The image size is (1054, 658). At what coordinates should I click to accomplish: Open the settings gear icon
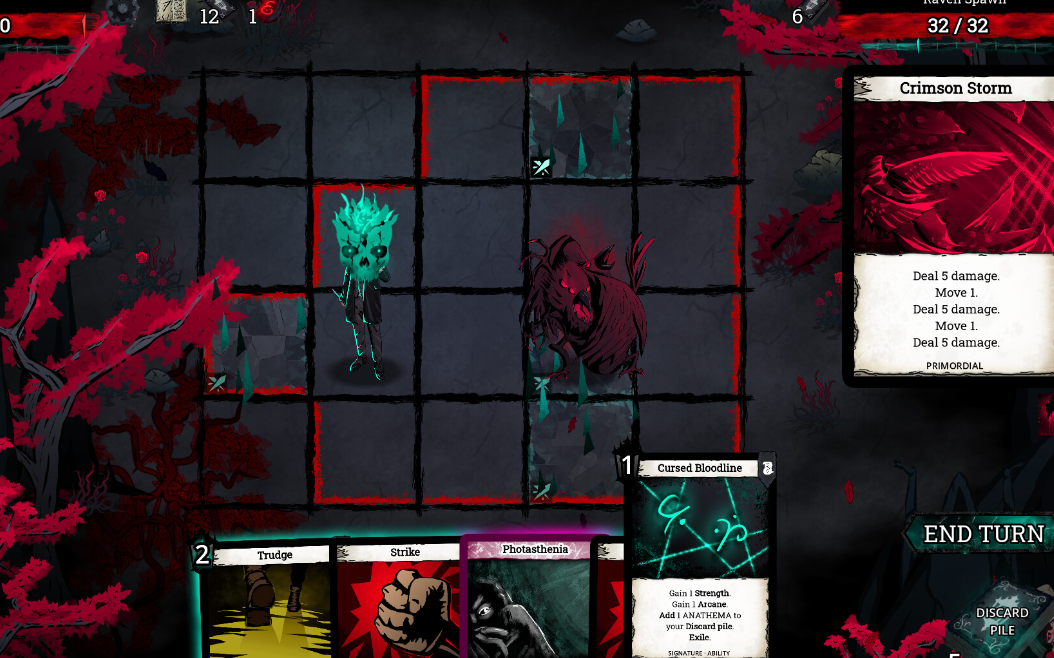122,10
